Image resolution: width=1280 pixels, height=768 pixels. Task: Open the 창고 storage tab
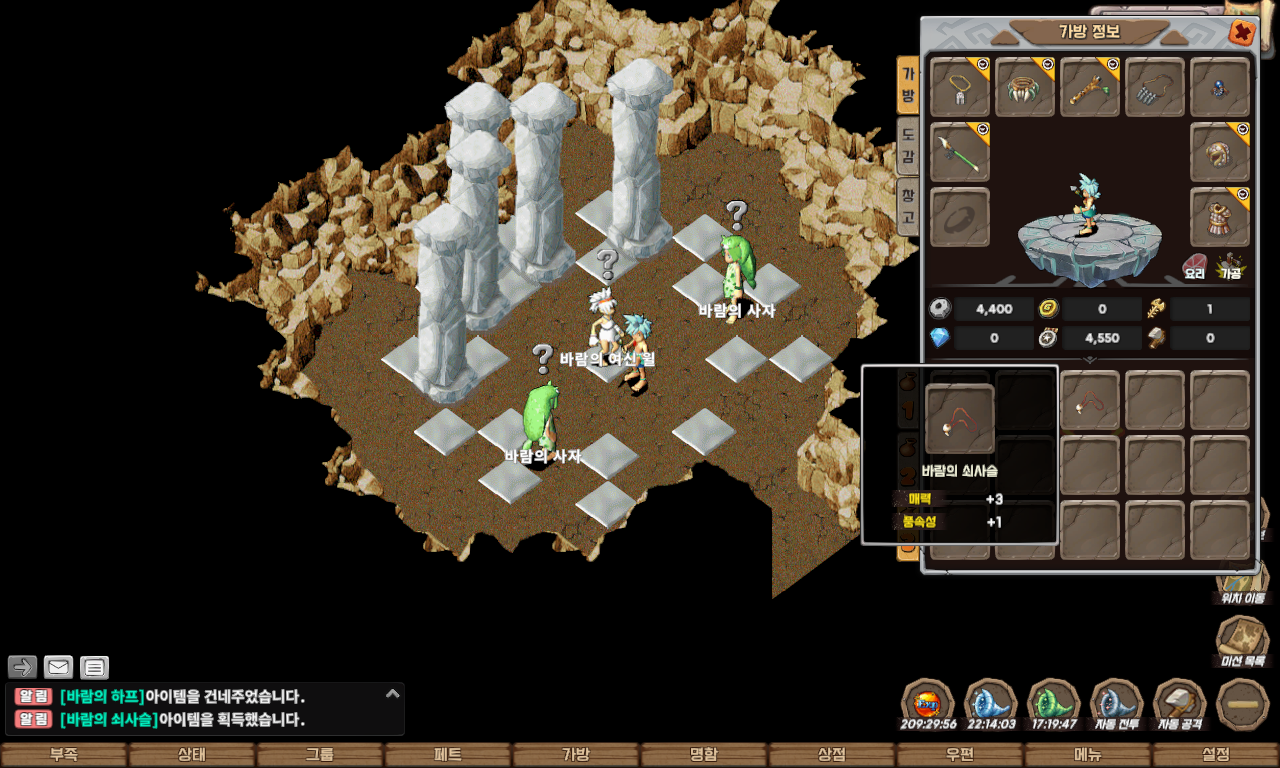point(907,205)
